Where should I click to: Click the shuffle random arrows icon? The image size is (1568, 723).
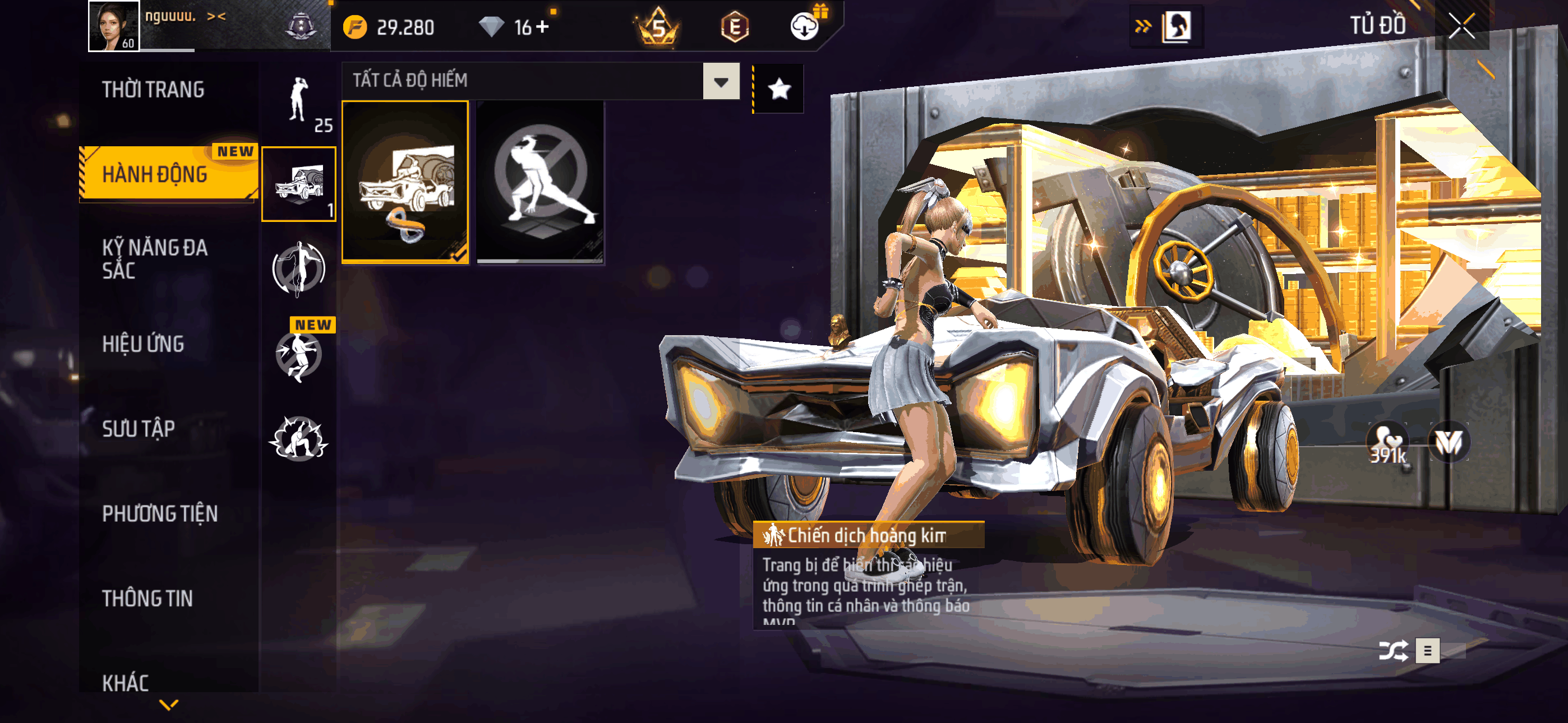(x=1392, y=651)
